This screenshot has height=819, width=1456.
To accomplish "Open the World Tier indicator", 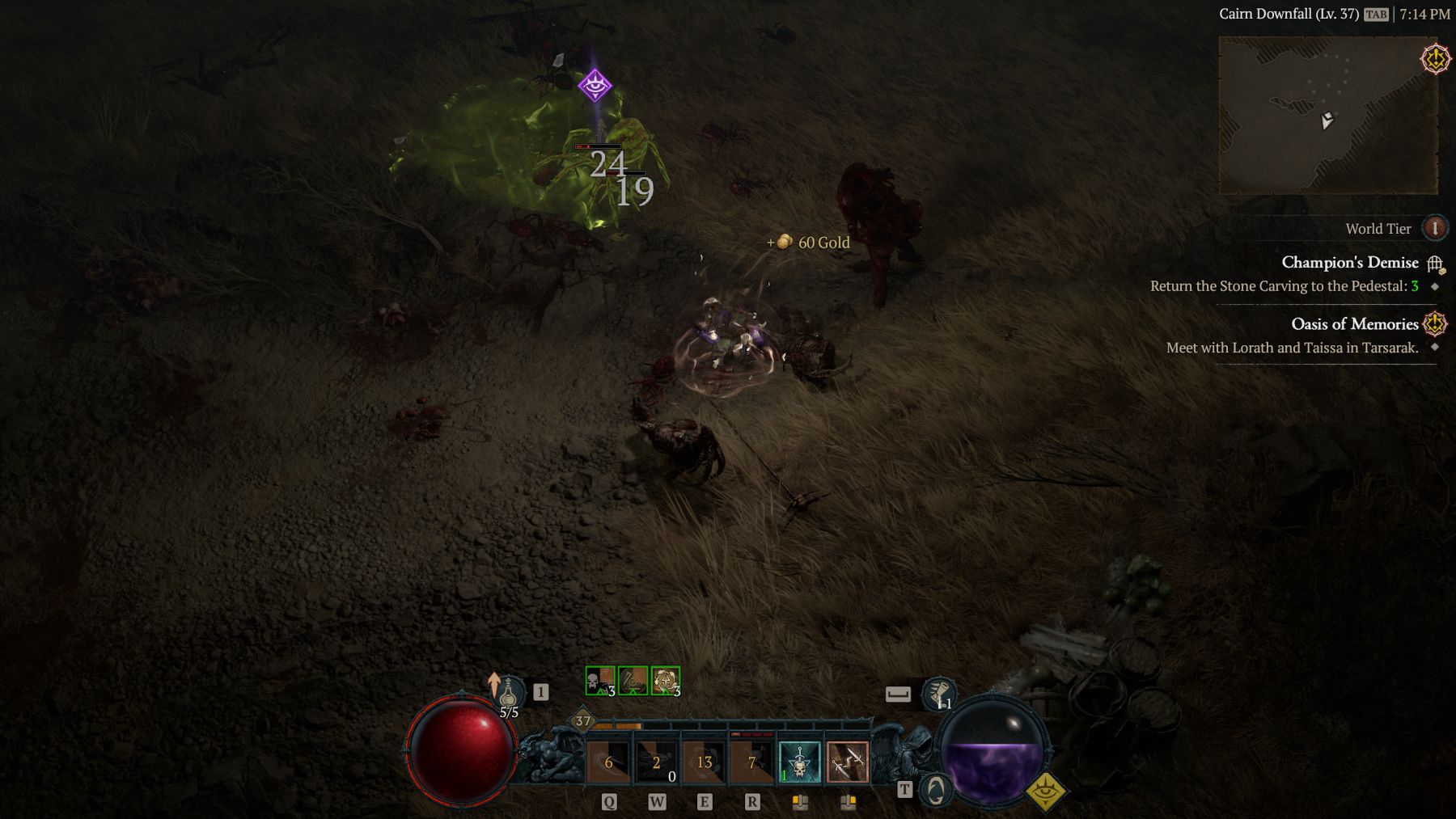I will click(x=1435, y=228).
